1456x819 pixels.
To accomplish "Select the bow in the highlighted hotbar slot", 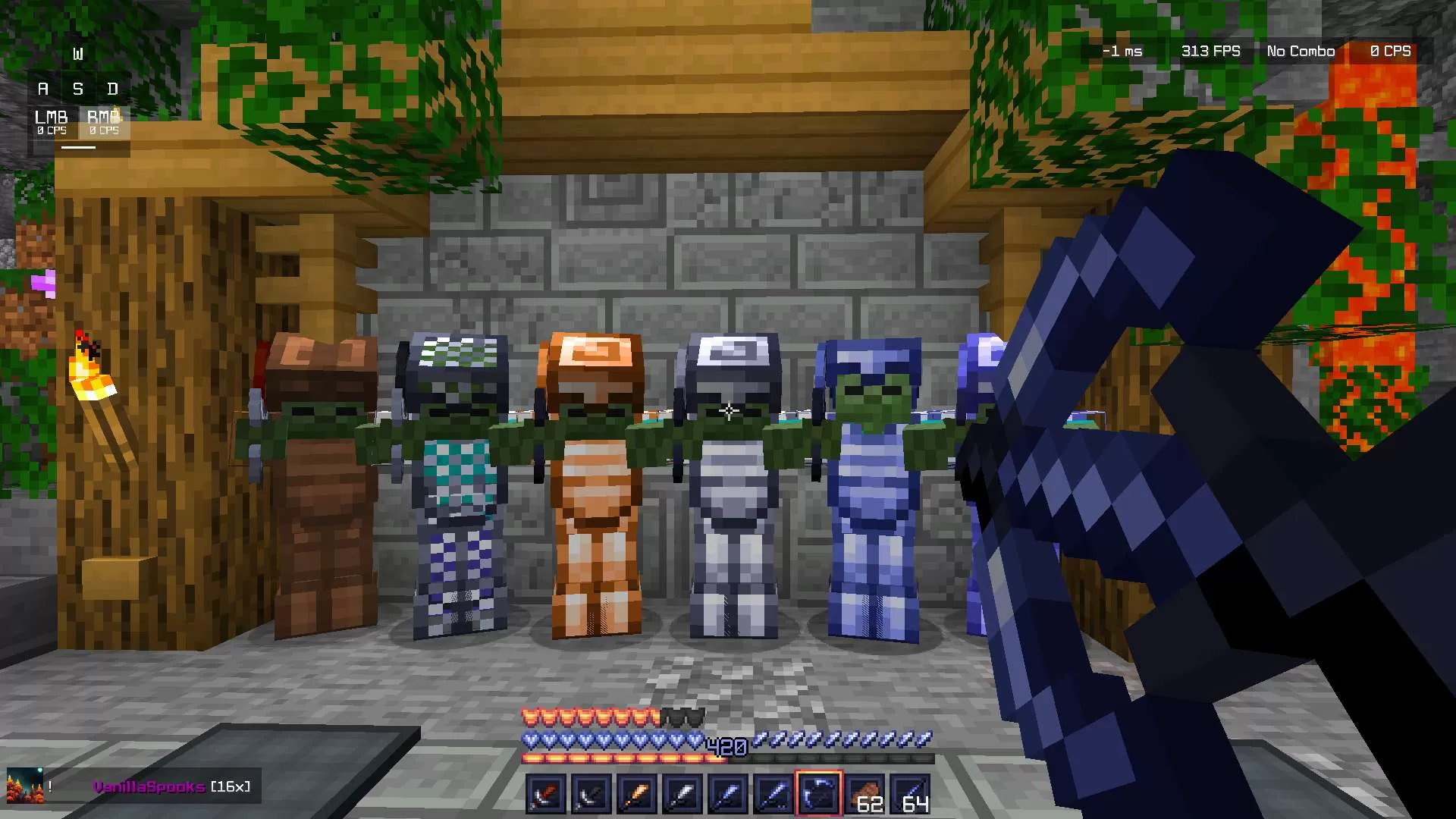I will (x=818, y=792).
